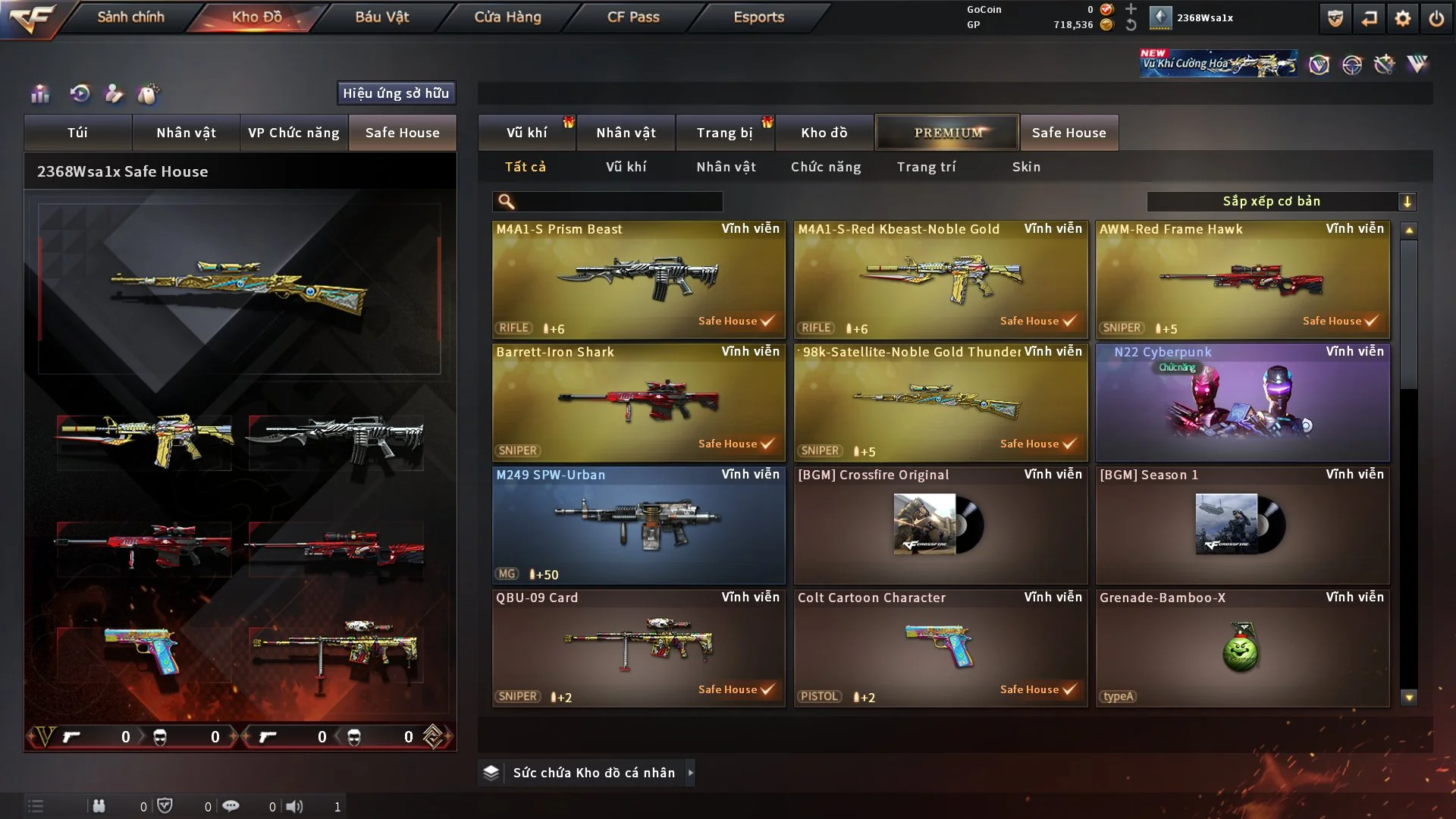
Task: Open the Sắp xếp cơ bản sort dropdown
Action: pyautogui.click(x=1281, y=202)
